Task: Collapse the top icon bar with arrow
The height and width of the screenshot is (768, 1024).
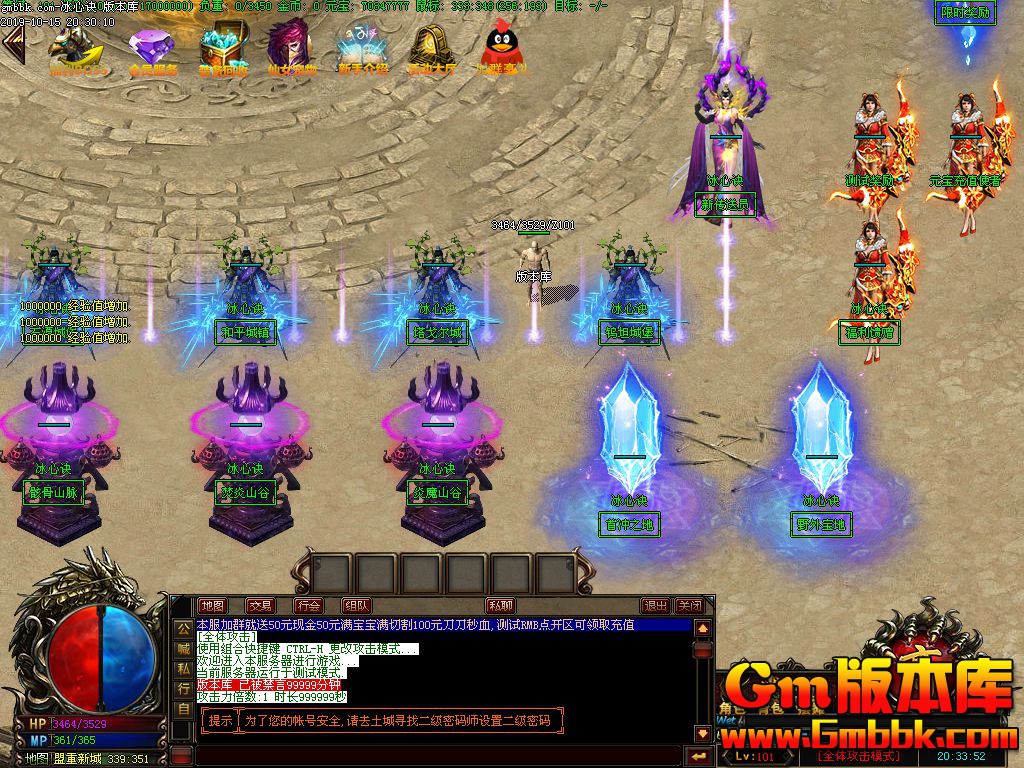Action: [14, 44]
